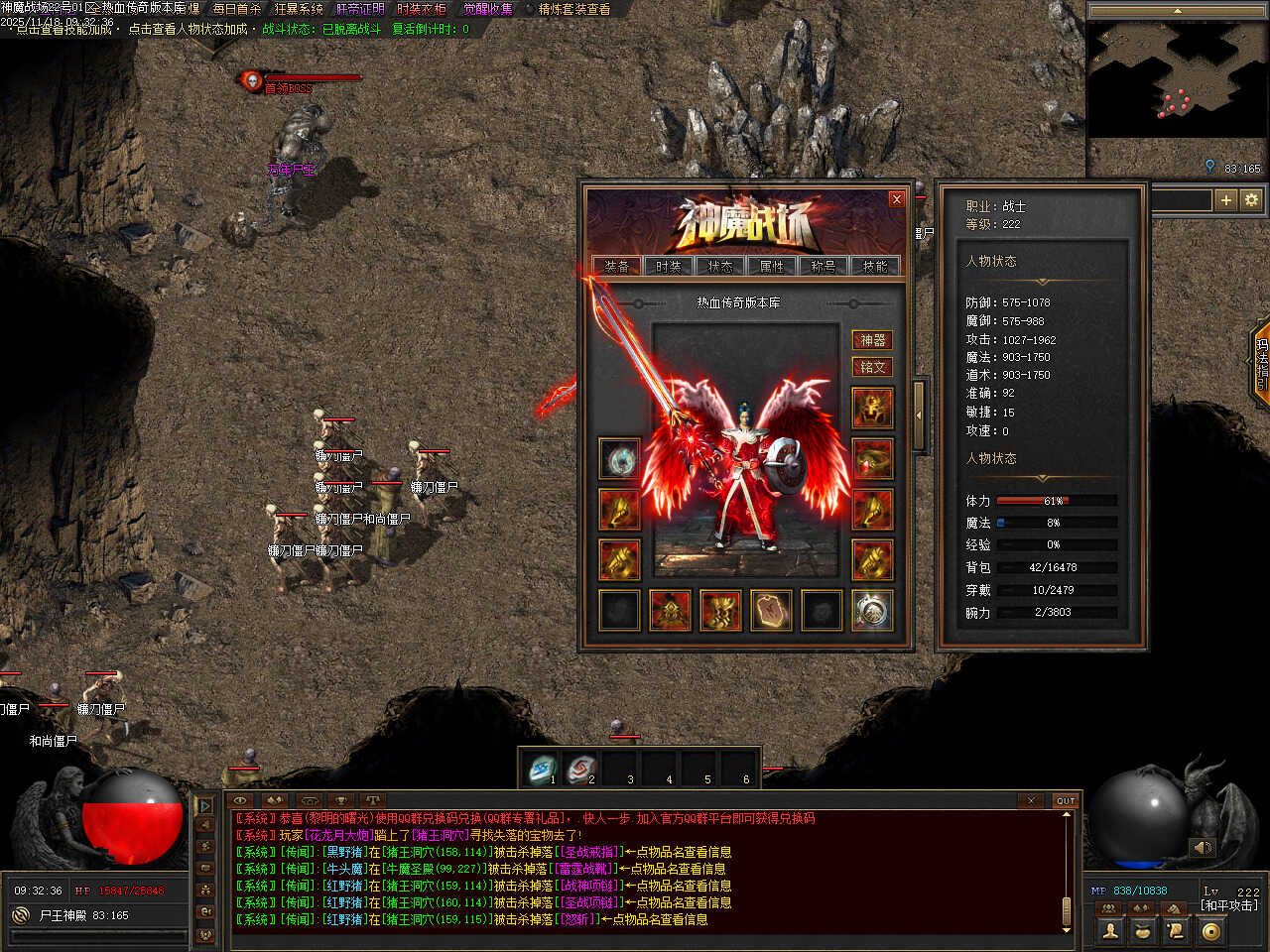Use the blue scroll in hotbar slot 1
1270x952 pixels.
pyautogui.click(x=543, y=768)
